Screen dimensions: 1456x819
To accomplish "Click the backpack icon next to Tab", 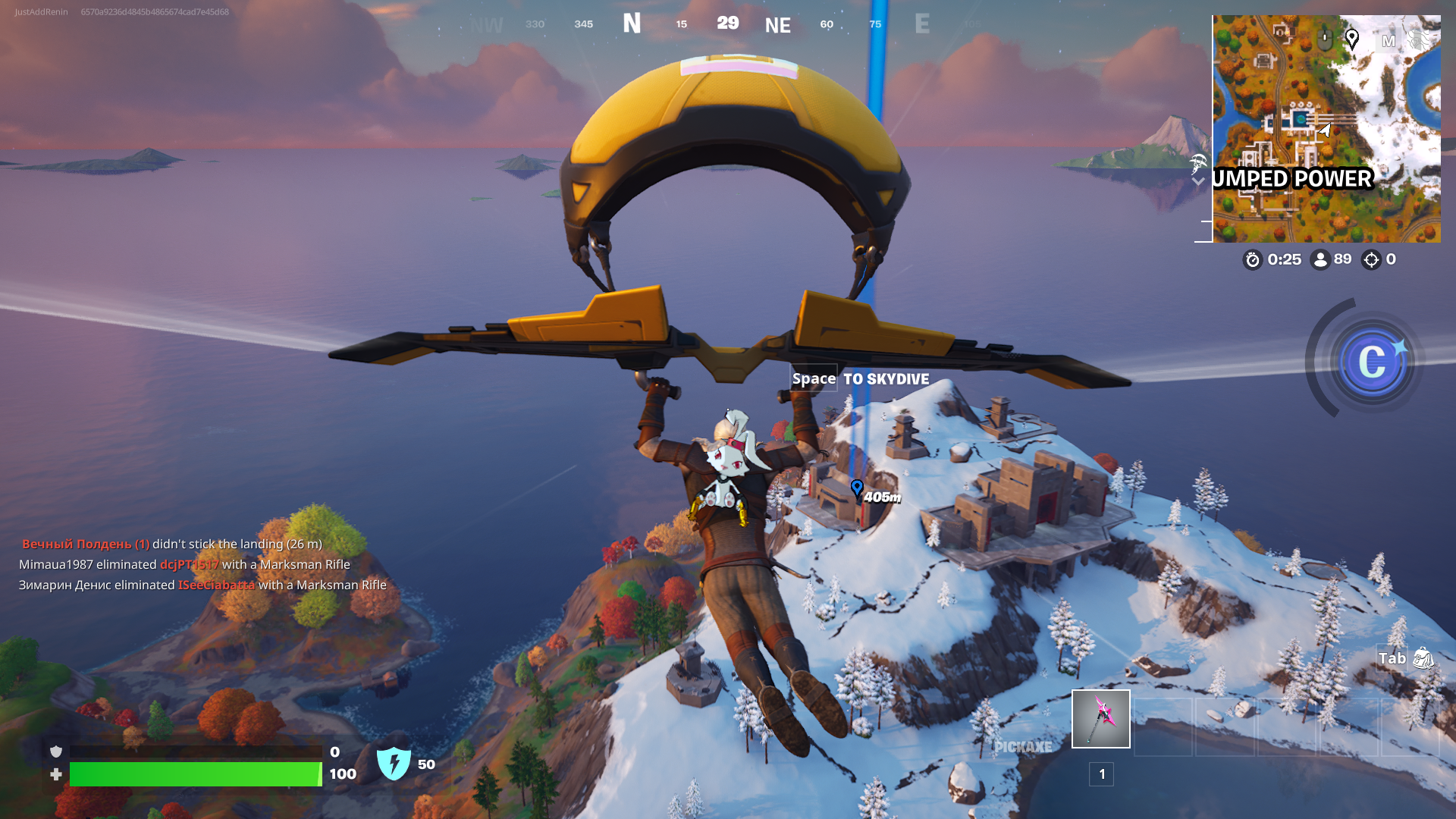I will [1424, 659].
